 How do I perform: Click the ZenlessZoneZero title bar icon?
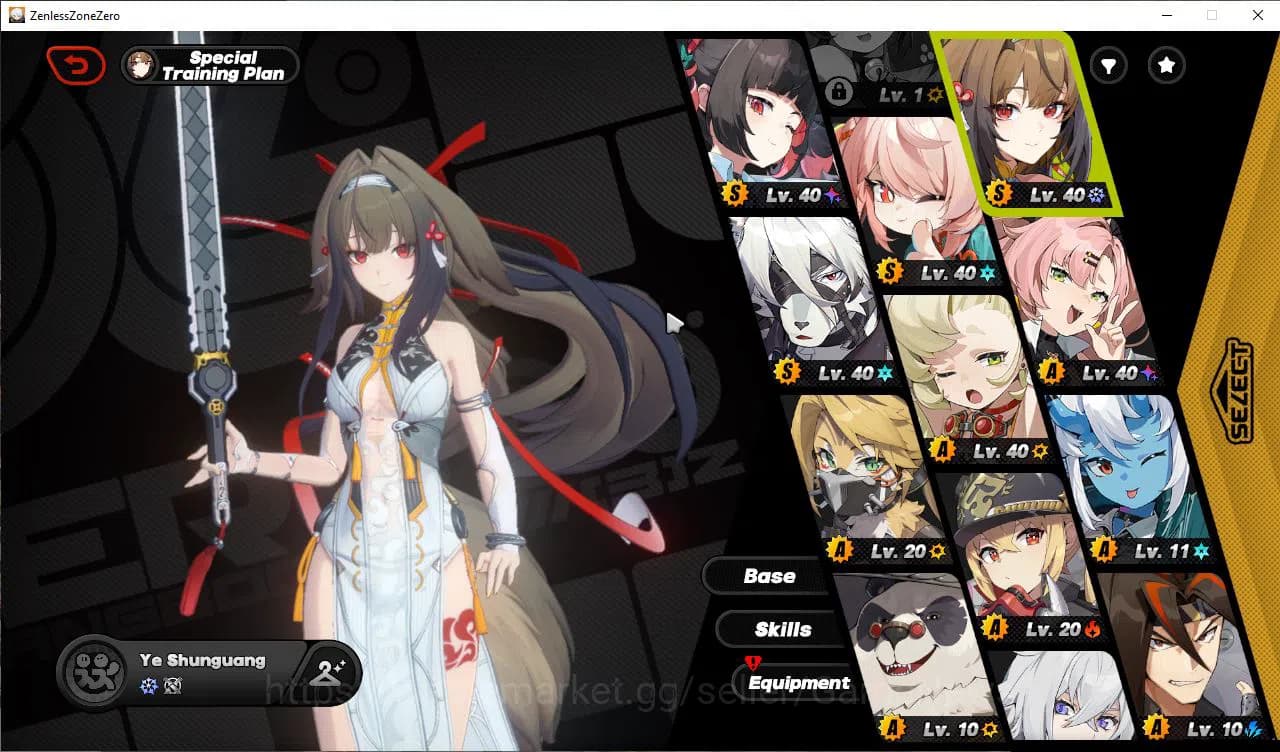[x=15, y=15]
